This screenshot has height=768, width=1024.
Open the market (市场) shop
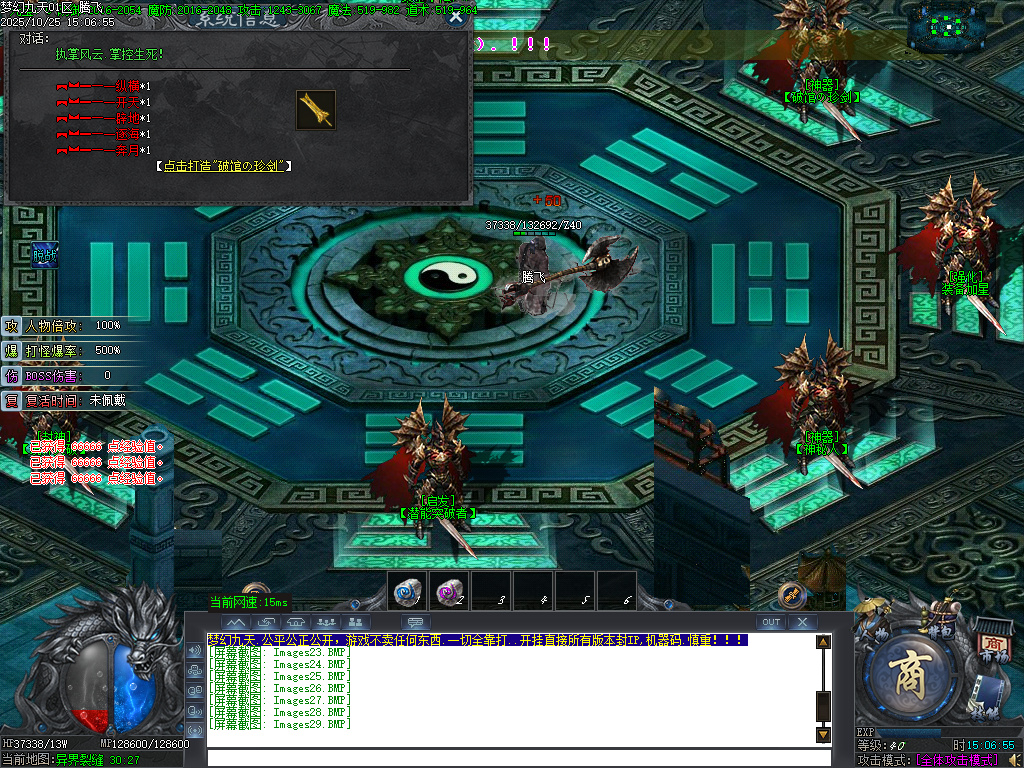(x=993, y=644)
